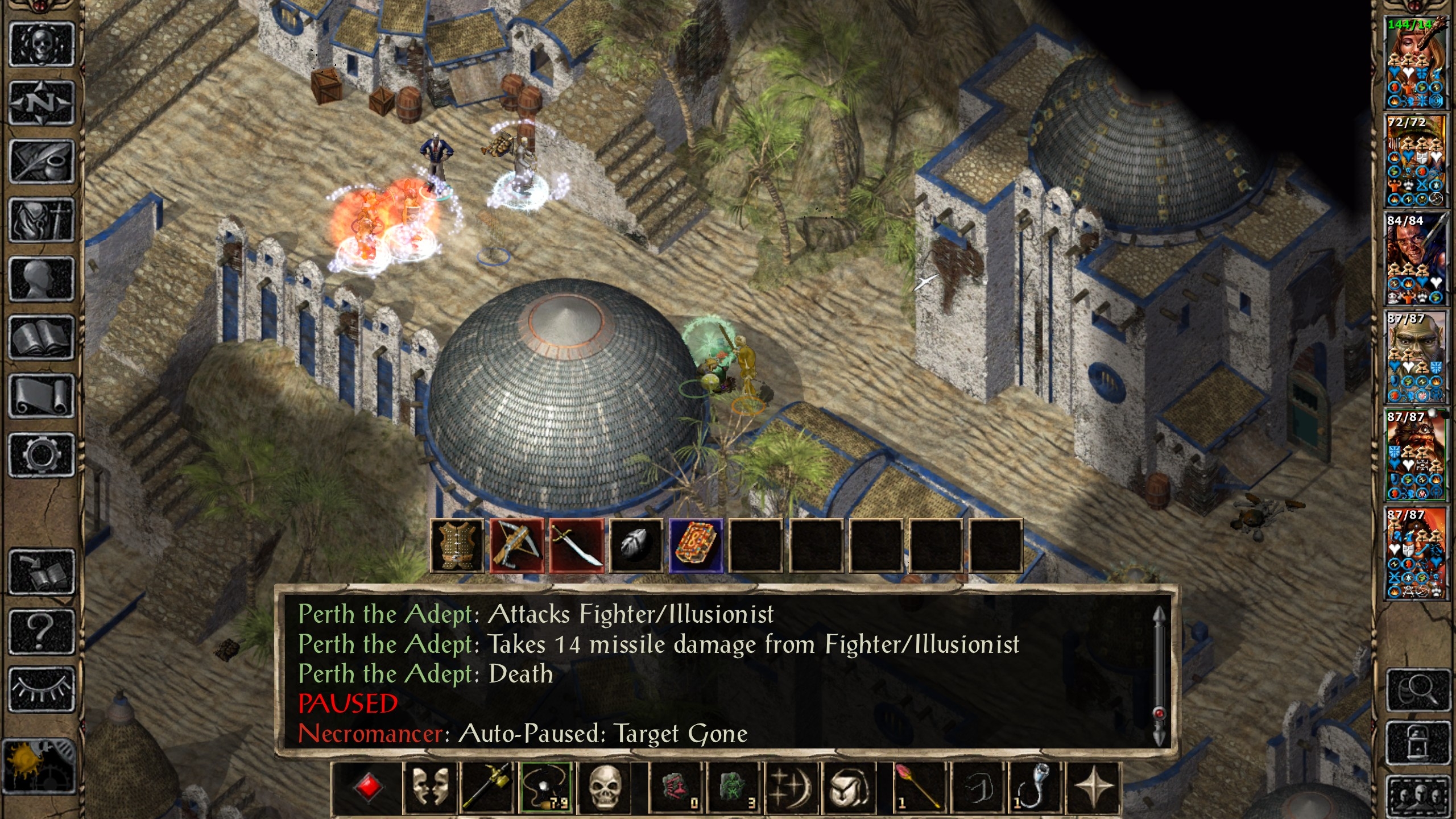Grab the scimitar from the loot bar
The width and height of the screenshot is (1456, 819).
(x=576, y=545)
